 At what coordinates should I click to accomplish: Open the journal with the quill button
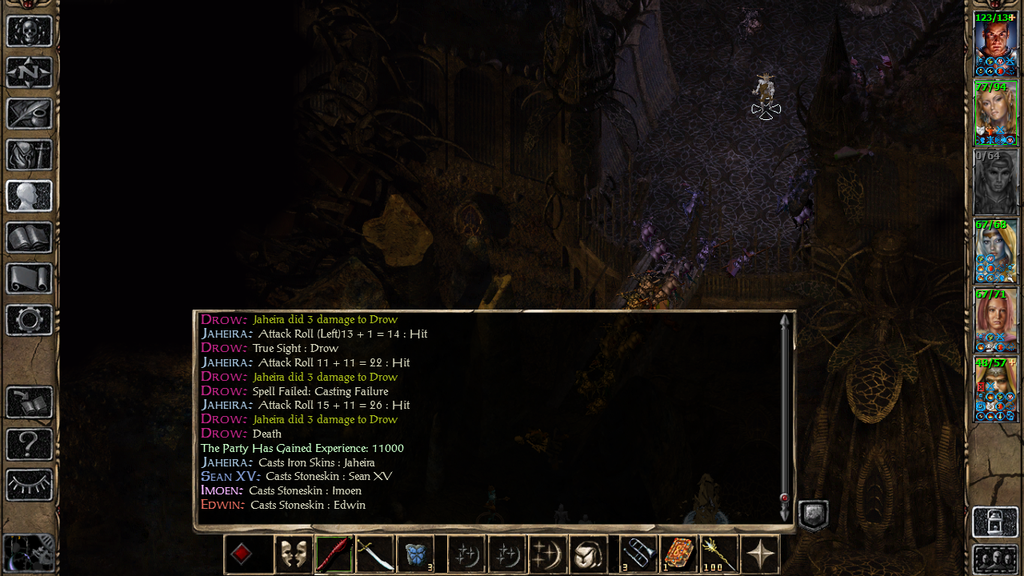(29, 113)
